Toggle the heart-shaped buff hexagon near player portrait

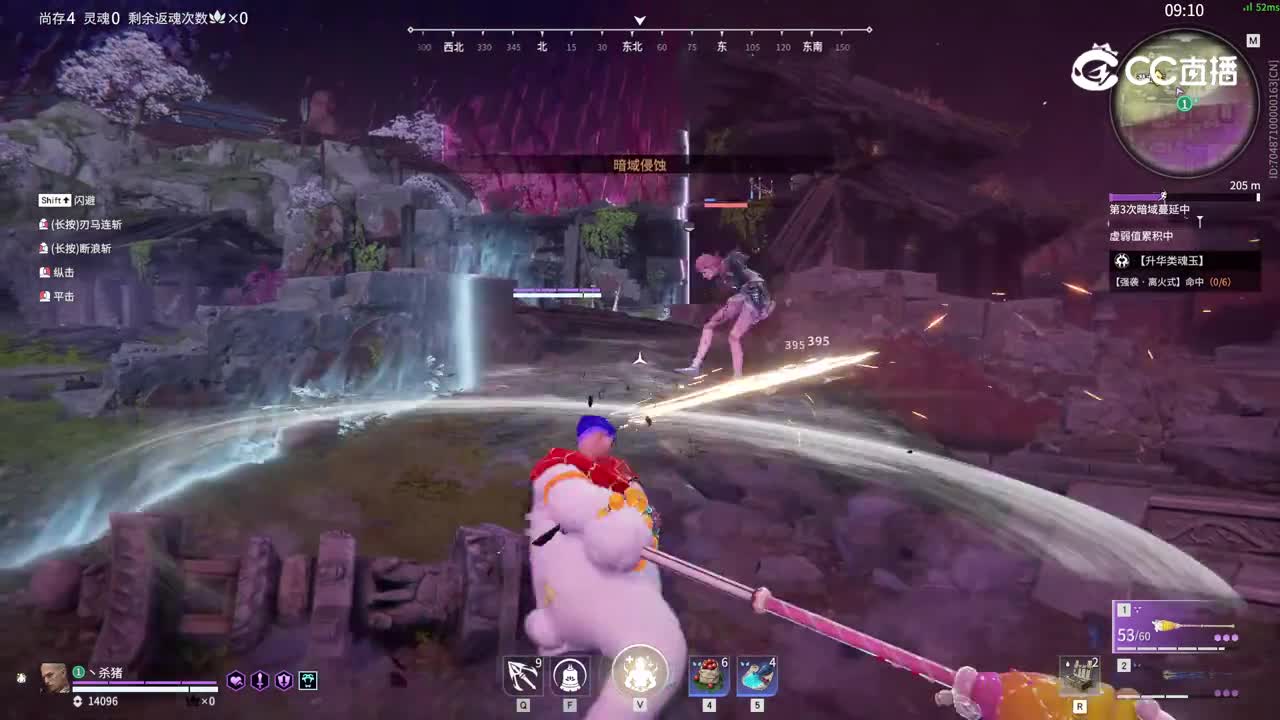(x=238, y=679)
